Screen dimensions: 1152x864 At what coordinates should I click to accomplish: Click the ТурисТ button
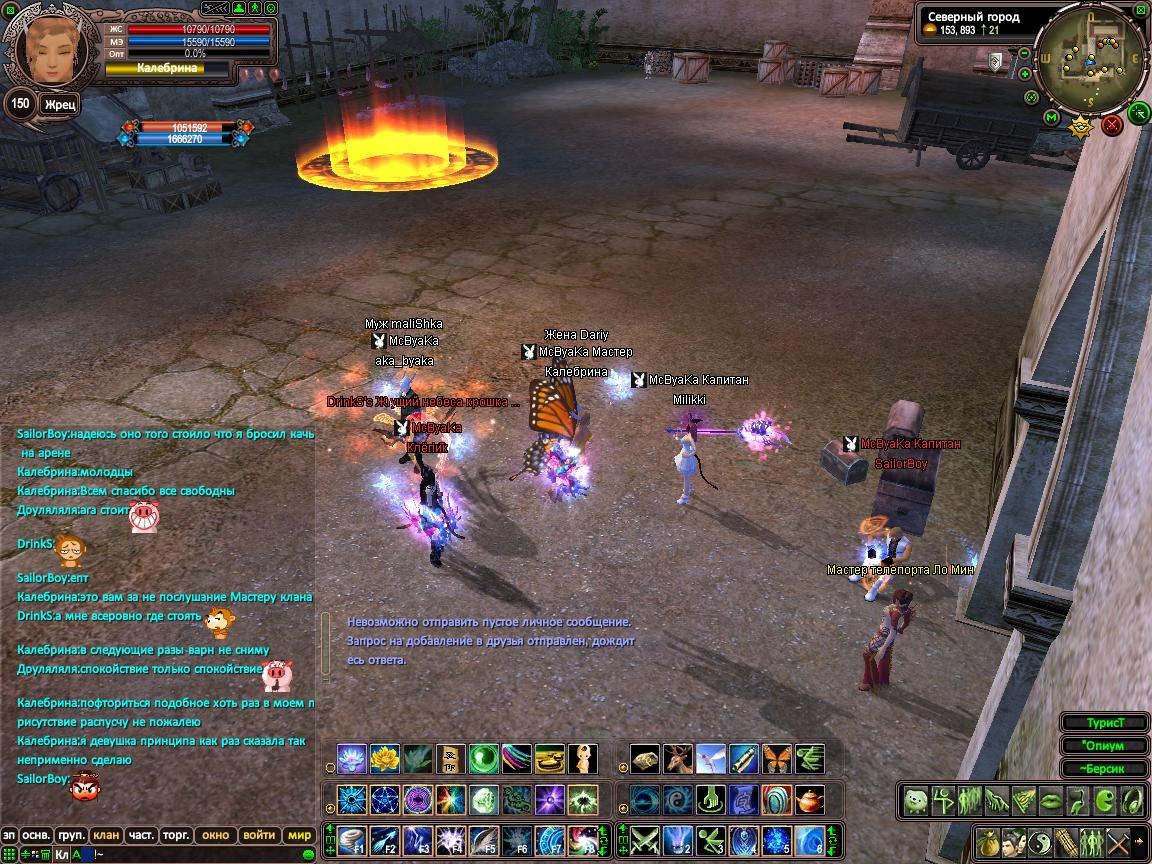[x=1103, y=723]
